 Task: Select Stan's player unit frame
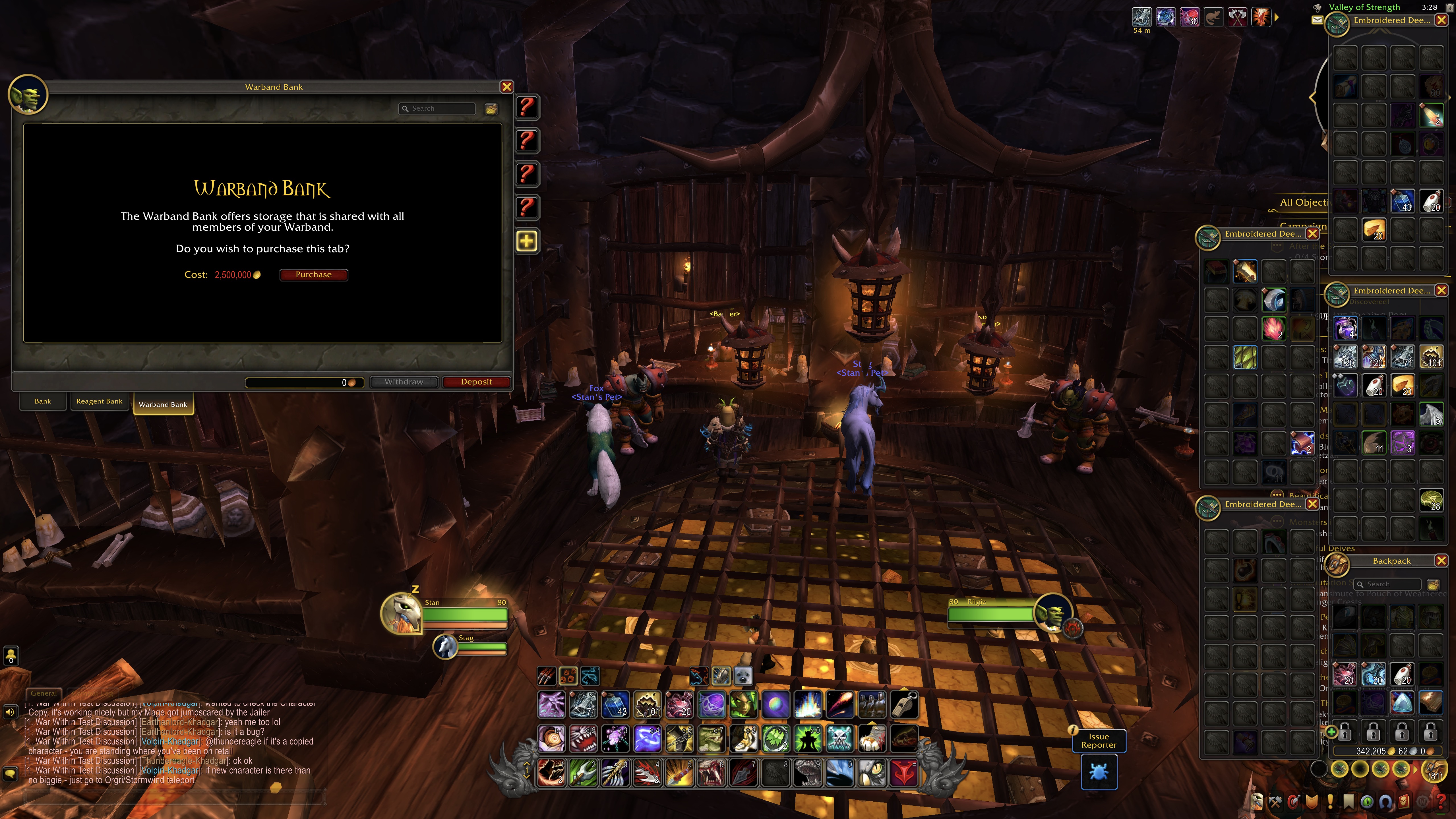(x=464, y=614)
